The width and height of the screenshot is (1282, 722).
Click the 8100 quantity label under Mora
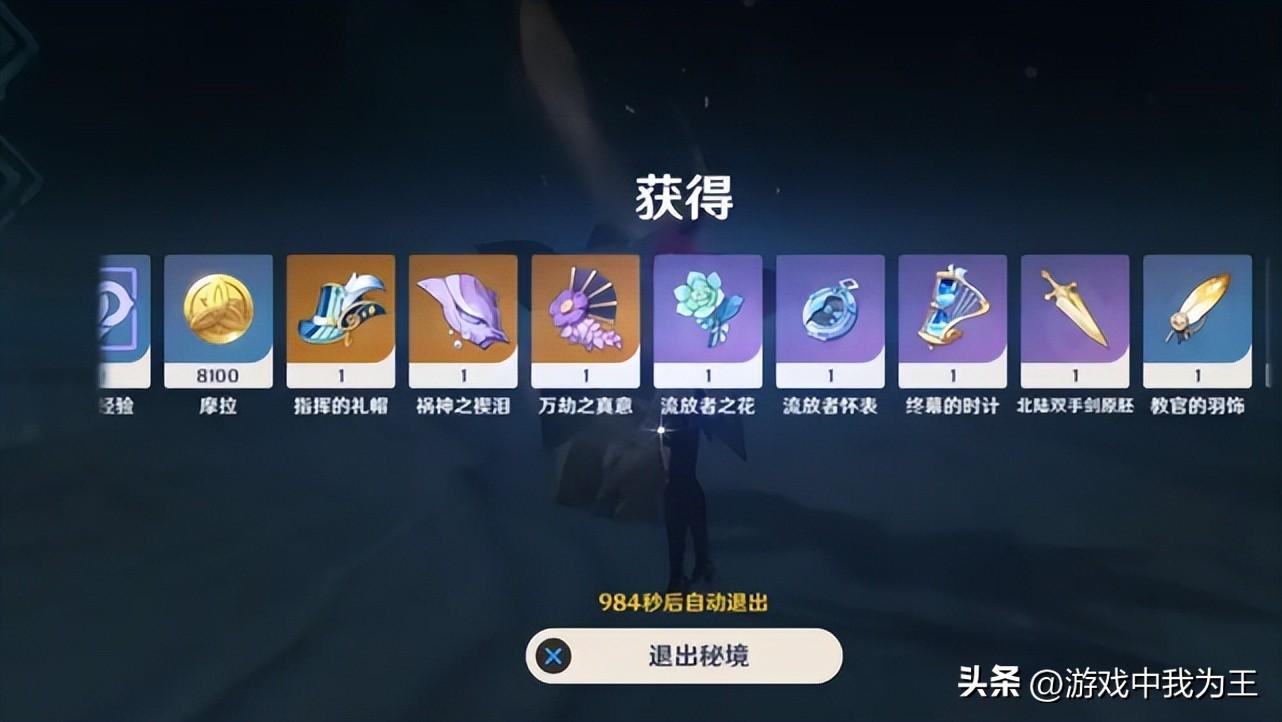[217, 375]
